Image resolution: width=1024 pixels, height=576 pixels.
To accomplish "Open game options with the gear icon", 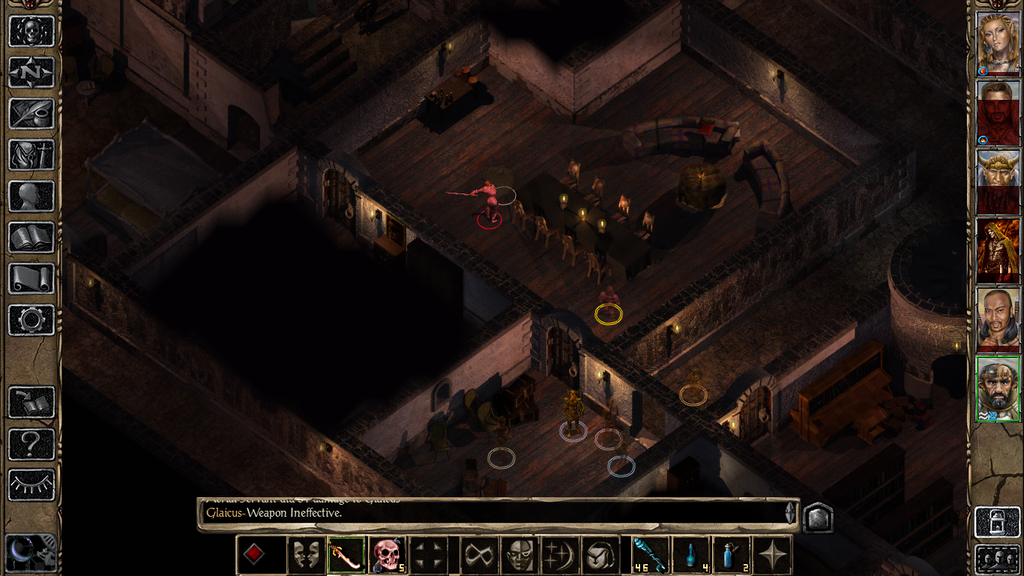I will pos(31,320).
